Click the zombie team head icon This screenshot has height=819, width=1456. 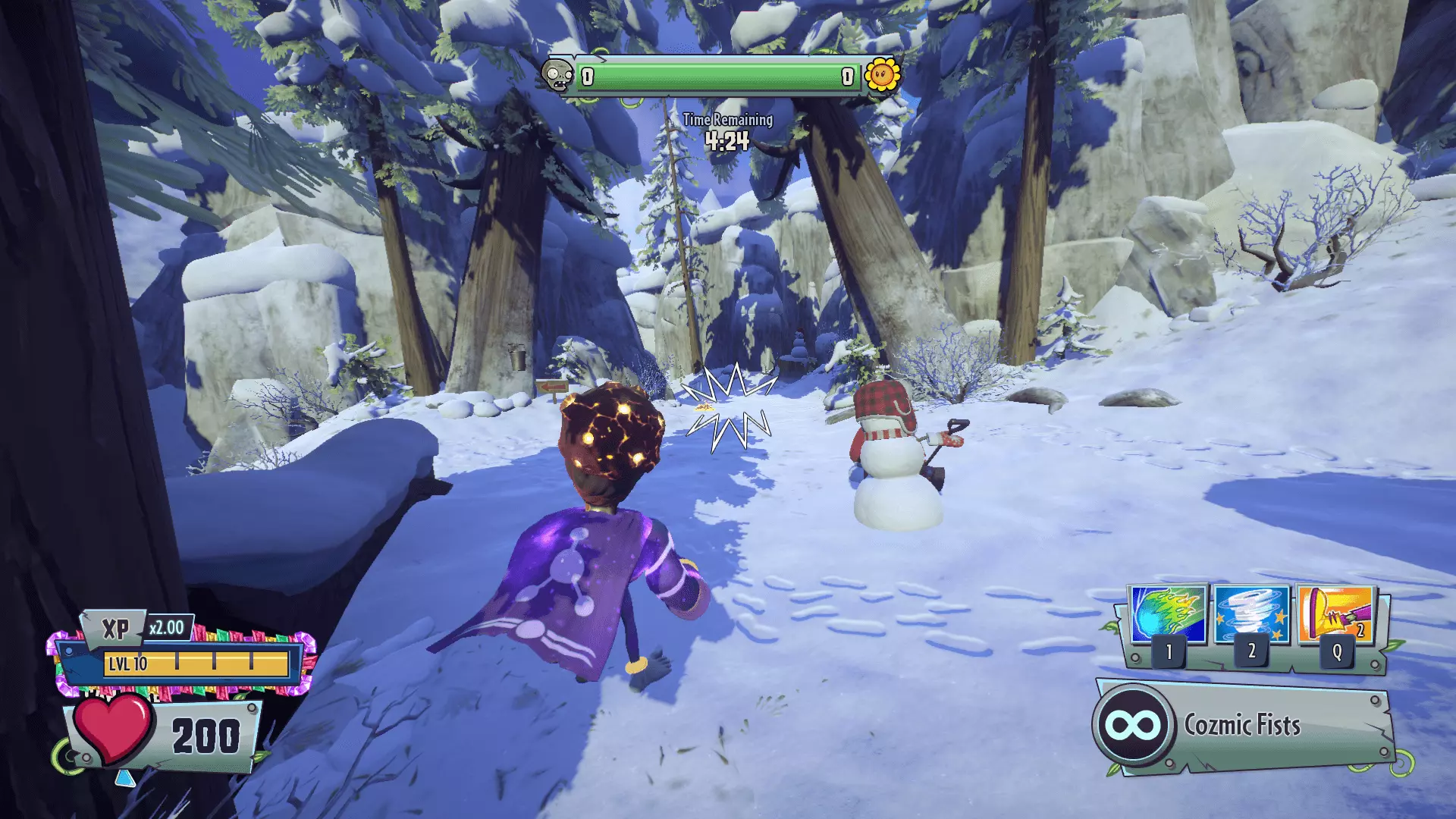[x=559, y=75]
